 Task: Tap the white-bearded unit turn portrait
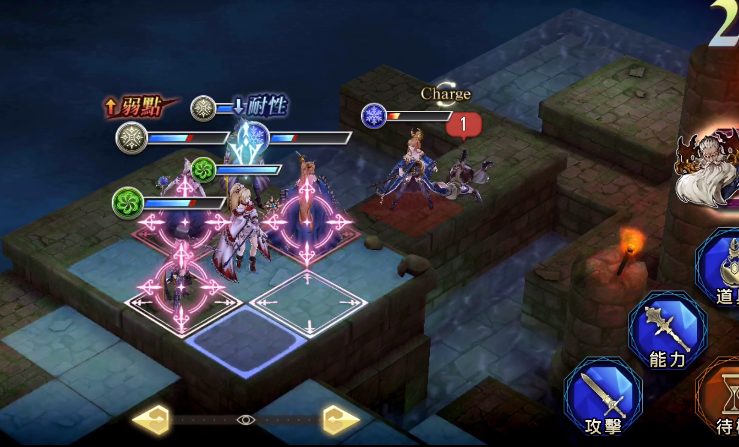(x=708, y=170)
